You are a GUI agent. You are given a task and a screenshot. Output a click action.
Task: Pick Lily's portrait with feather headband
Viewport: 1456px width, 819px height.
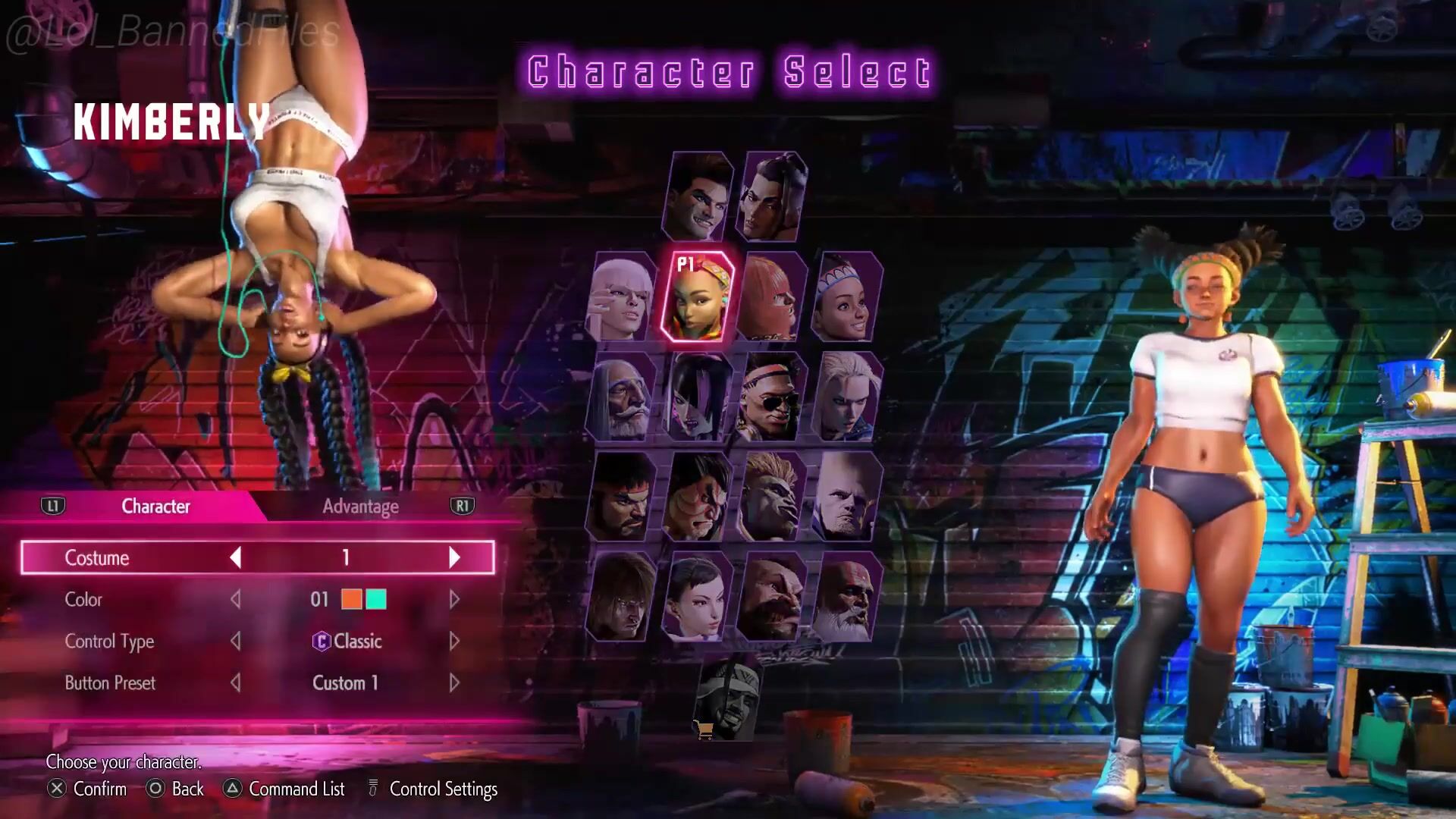846,297
